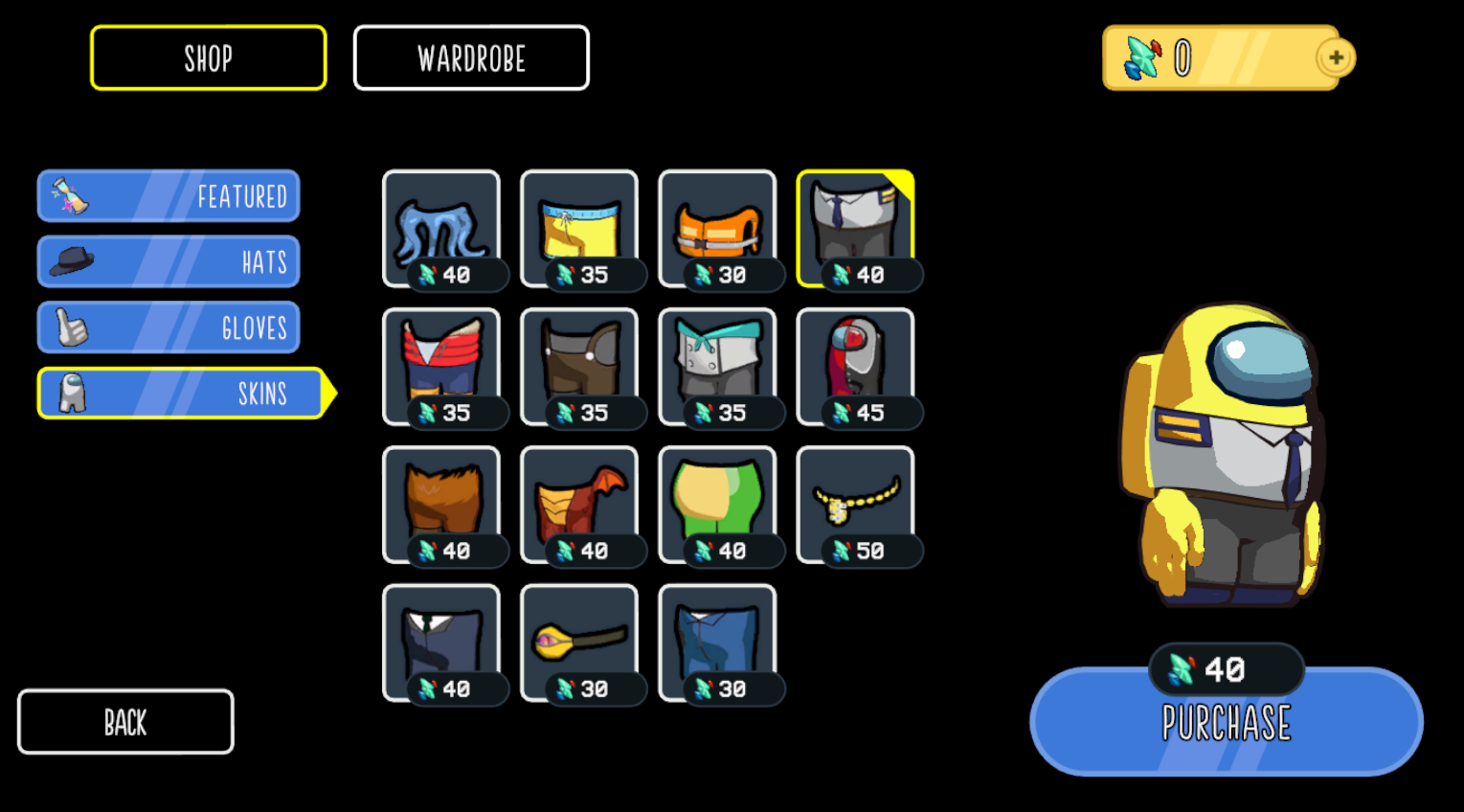Open the GLOVES category
The height and width of the screenshot is (812, 1464).
pyautogui.click(x=168, y=326)
